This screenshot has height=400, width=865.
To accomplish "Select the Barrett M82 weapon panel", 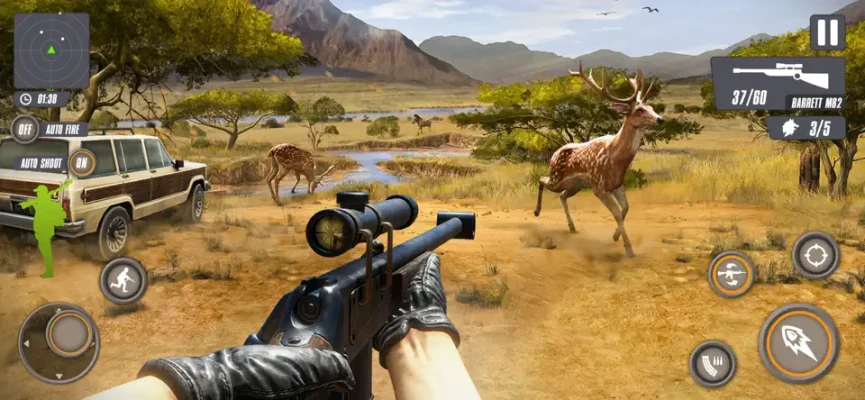I will [777, 82].
